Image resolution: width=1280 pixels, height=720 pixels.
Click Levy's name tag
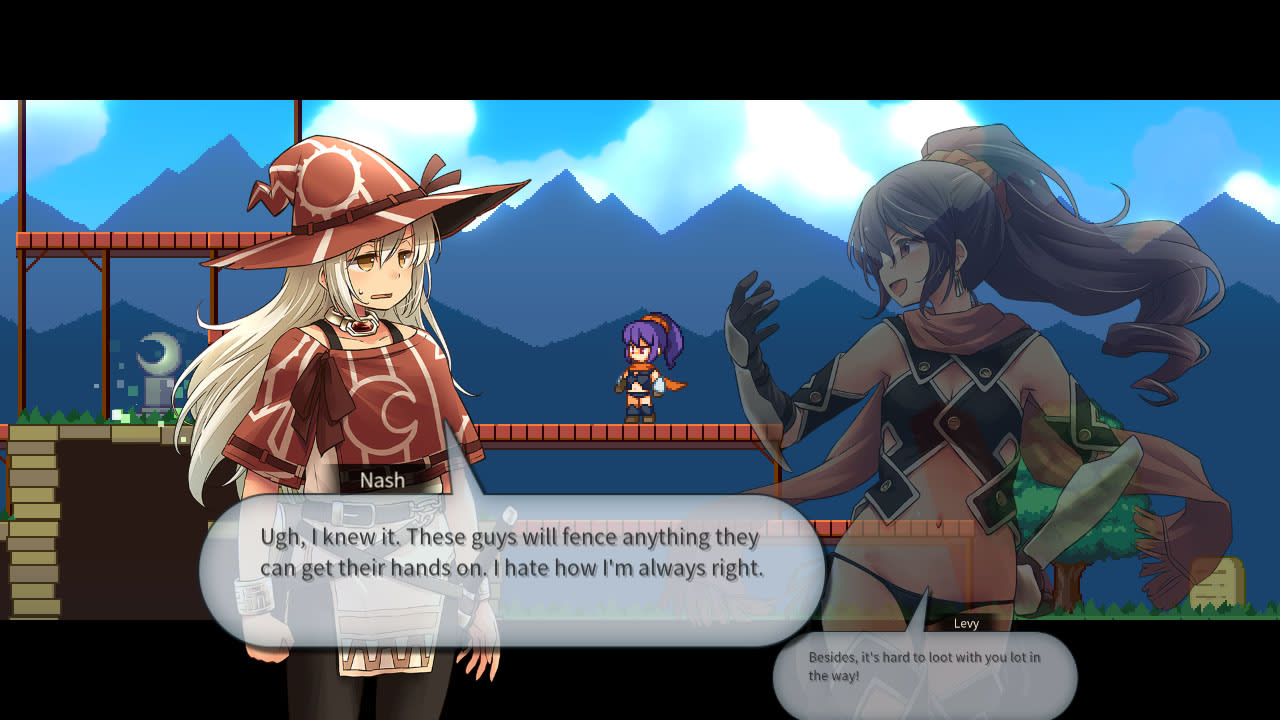965,624
